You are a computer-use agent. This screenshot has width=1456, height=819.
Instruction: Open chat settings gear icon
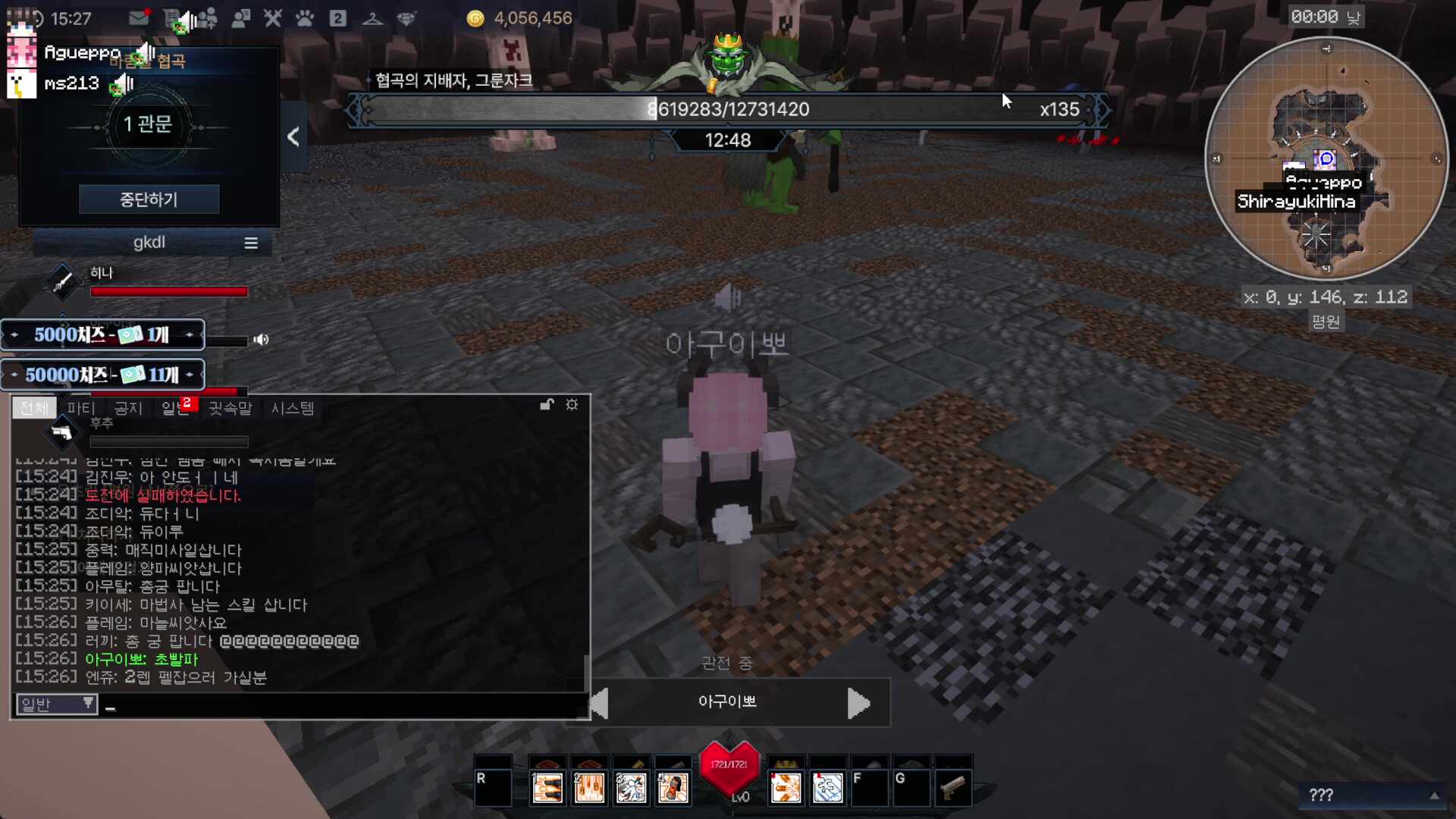tap(572, 405)
